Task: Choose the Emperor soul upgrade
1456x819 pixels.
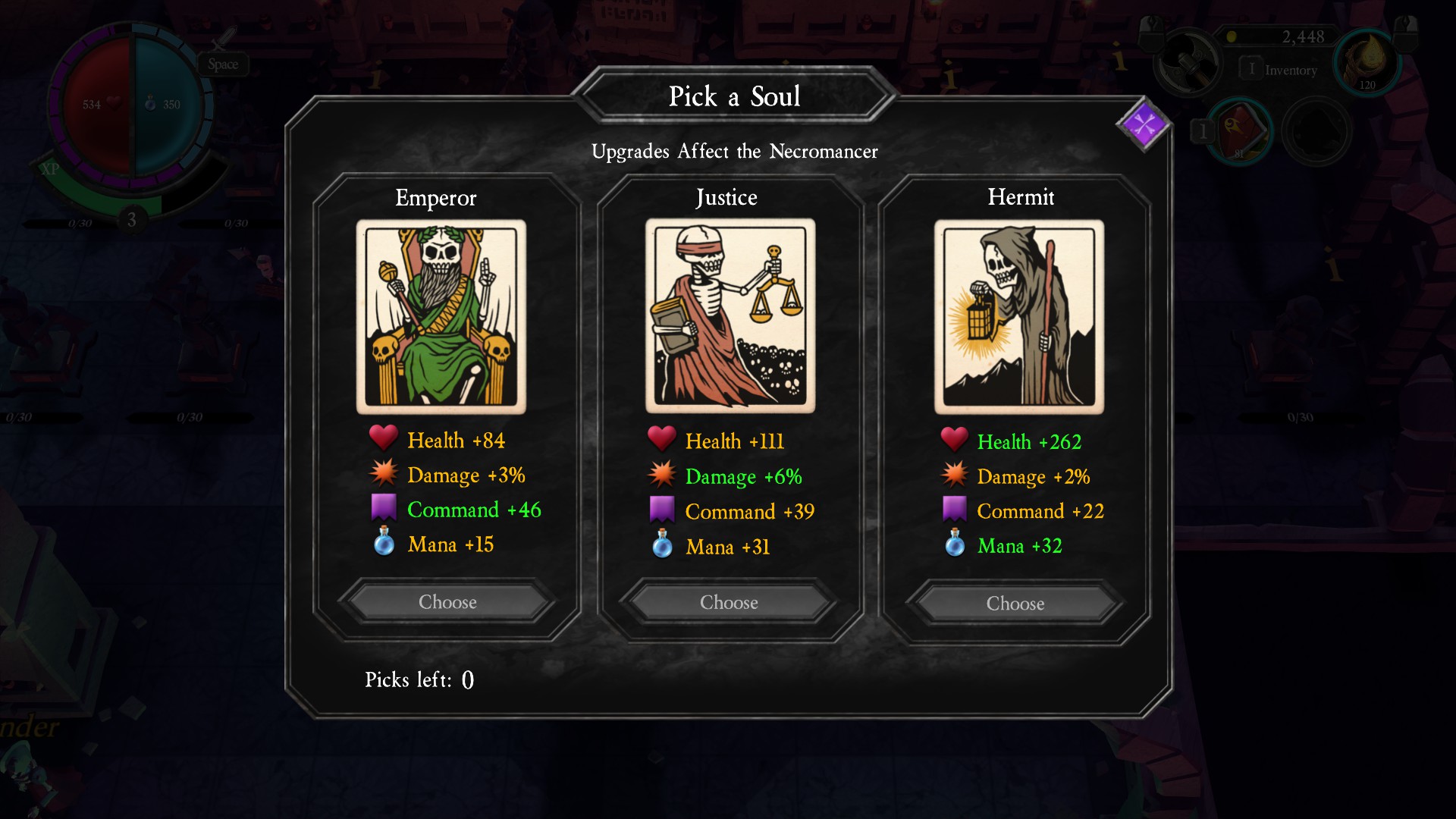Action: tap(447, 602)
